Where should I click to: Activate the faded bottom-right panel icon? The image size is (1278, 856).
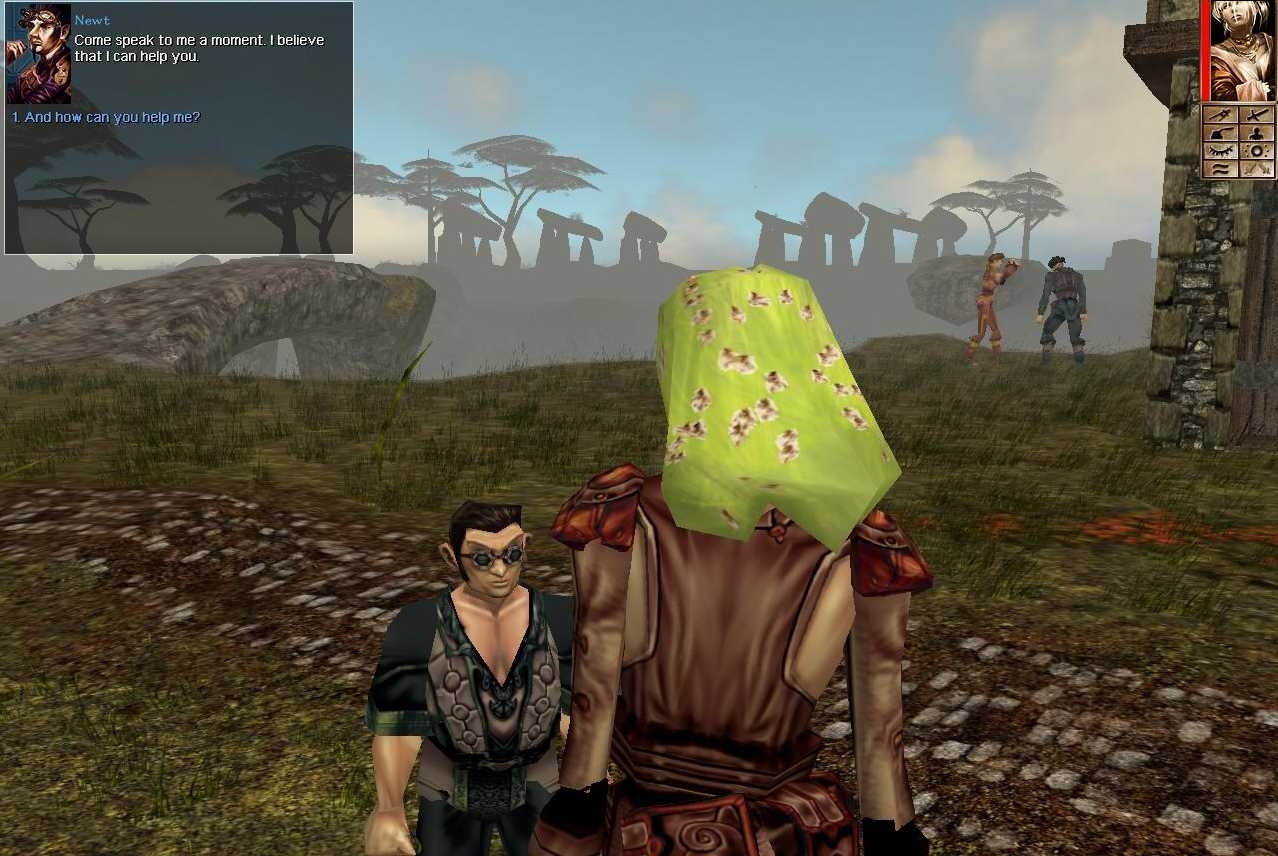1257,169
